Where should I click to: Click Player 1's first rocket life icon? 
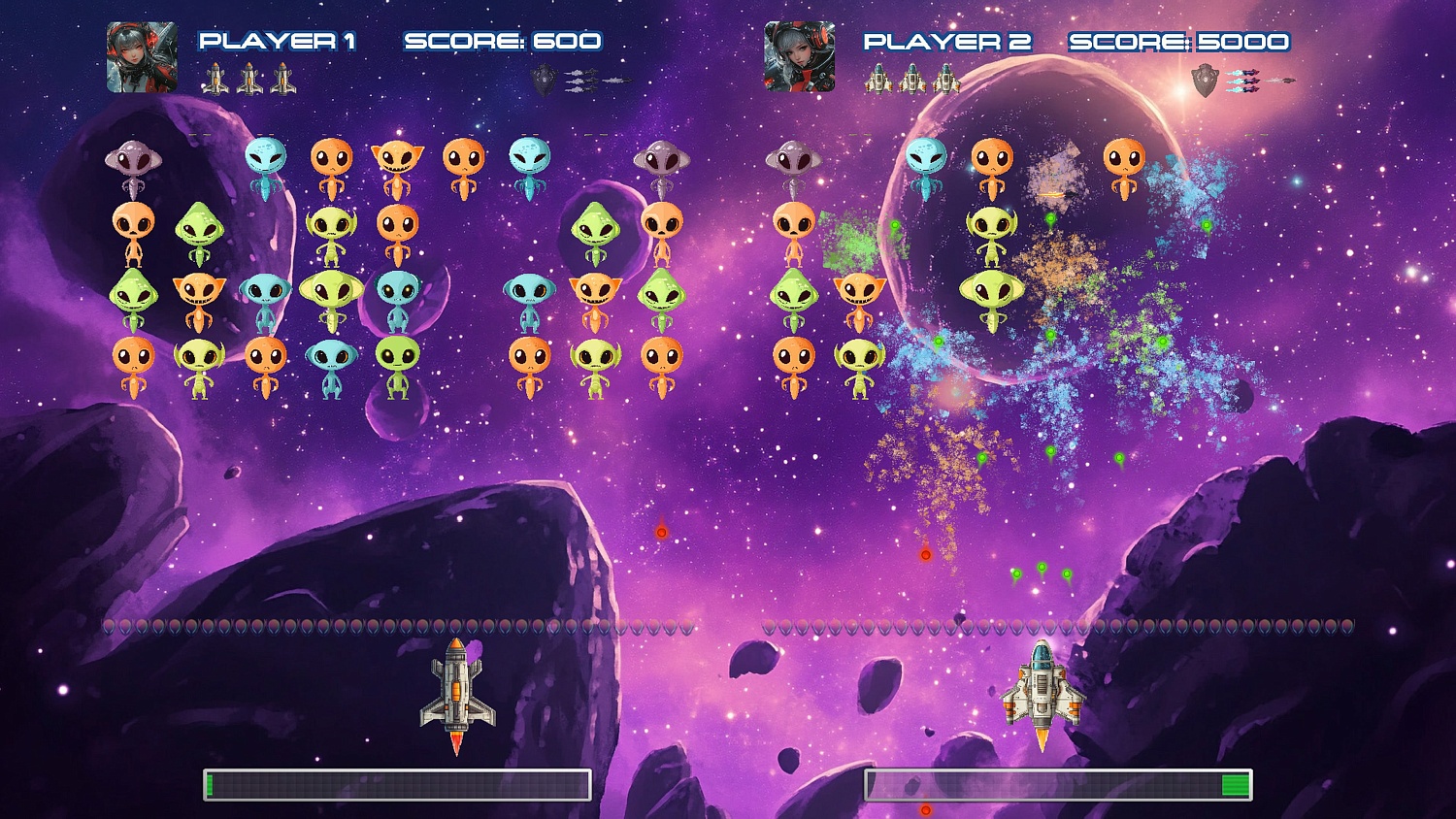pos(215,78)
